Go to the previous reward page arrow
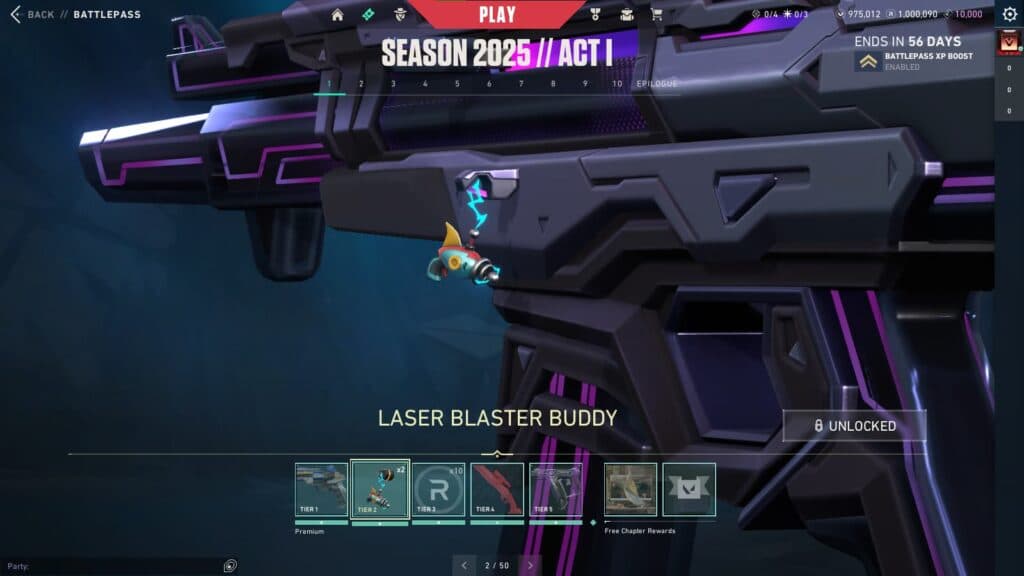 click(464, 565)
